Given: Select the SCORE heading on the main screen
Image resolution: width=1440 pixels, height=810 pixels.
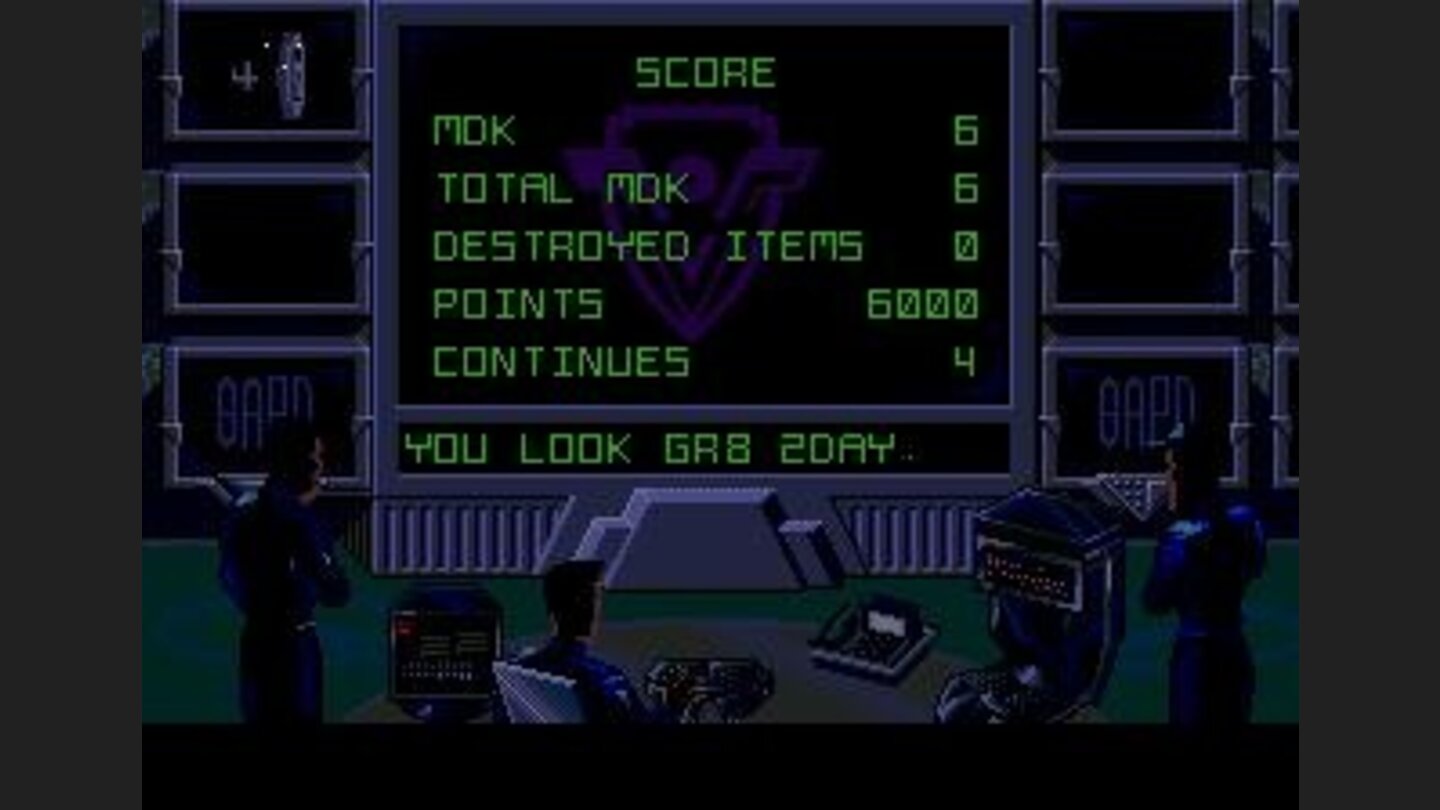Looking at the screenshot, I should click(x=705, y=70).
